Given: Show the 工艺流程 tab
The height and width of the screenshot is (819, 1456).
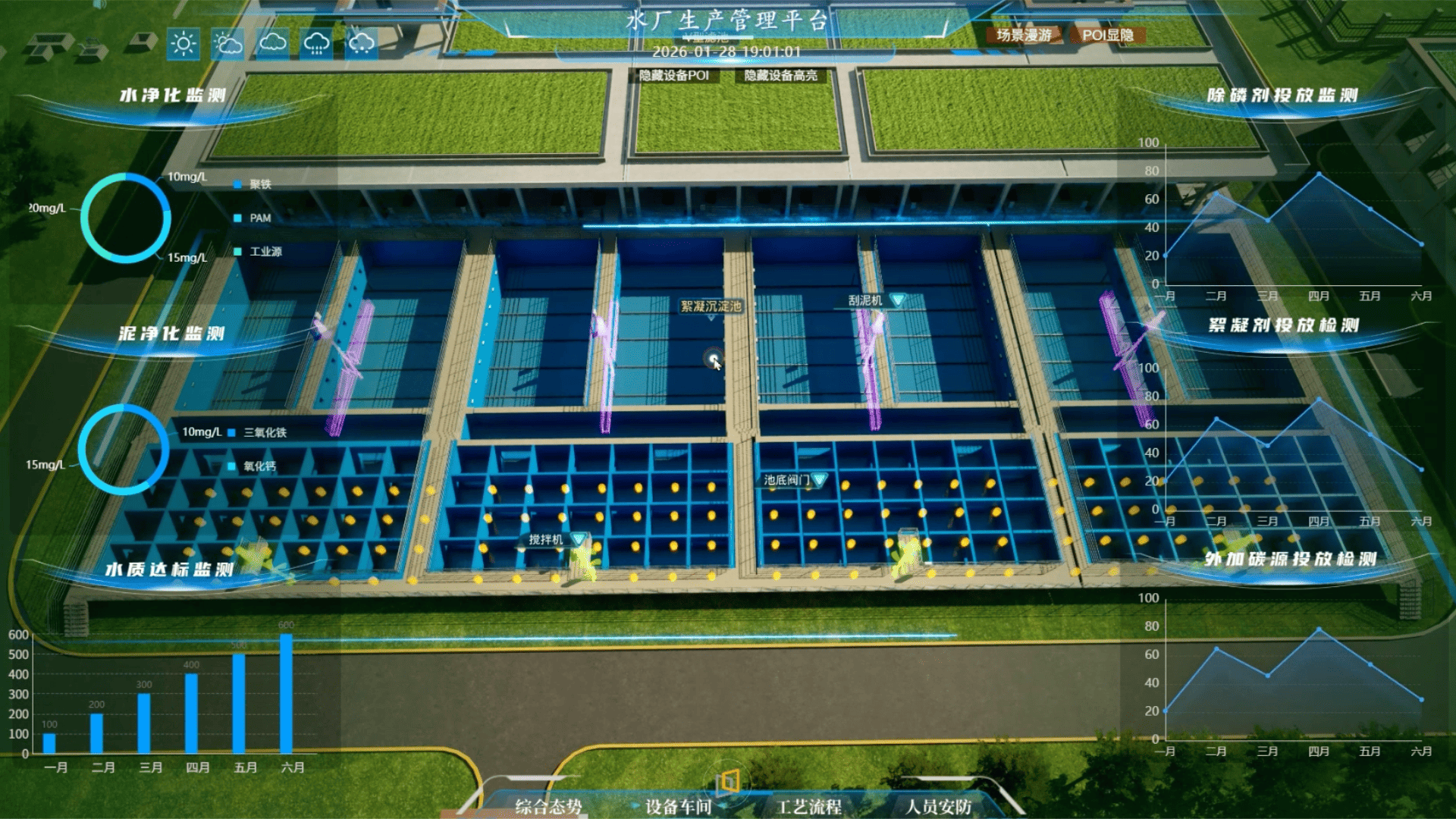Looking at the screenshot, I should click(x=808, y=806).
